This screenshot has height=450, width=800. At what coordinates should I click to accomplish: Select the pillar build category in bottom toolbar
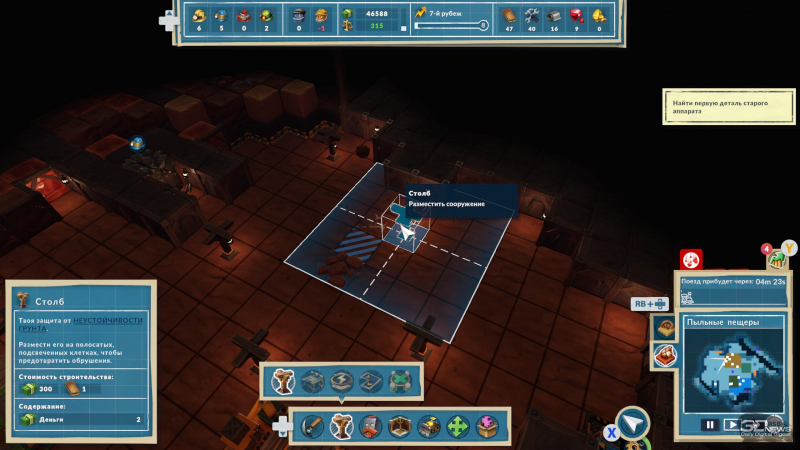[x=342, y=426]
